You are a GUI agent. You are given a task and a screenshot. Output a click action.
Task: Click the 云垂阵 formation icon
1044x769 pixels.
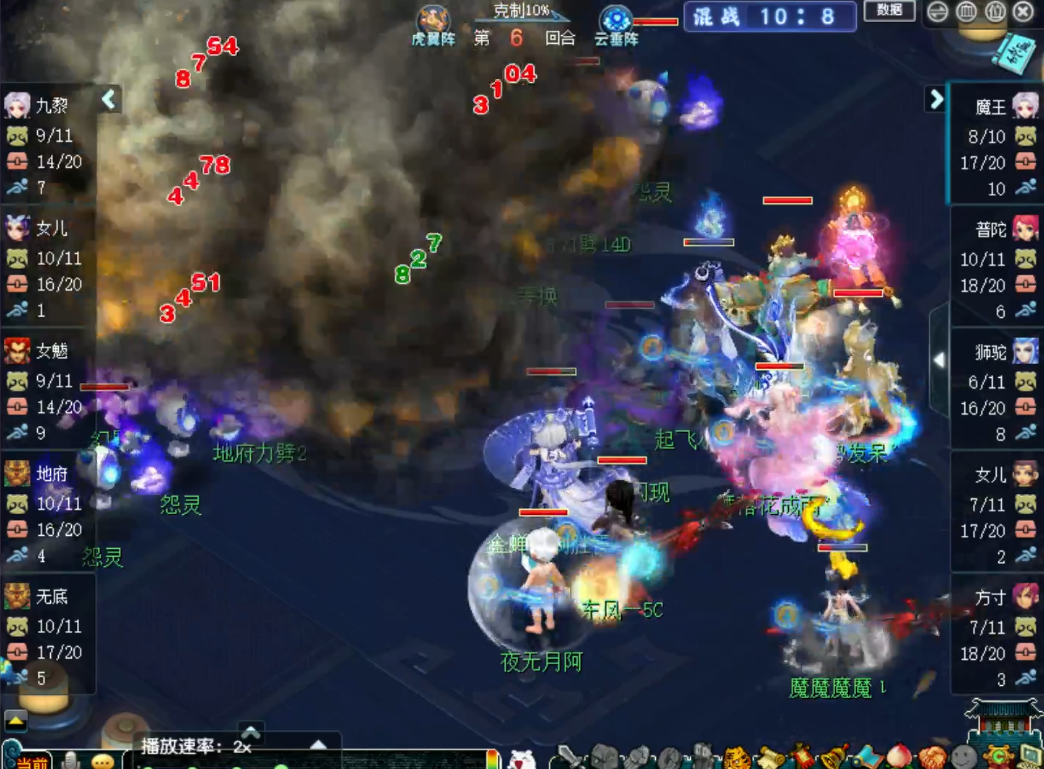616,20
